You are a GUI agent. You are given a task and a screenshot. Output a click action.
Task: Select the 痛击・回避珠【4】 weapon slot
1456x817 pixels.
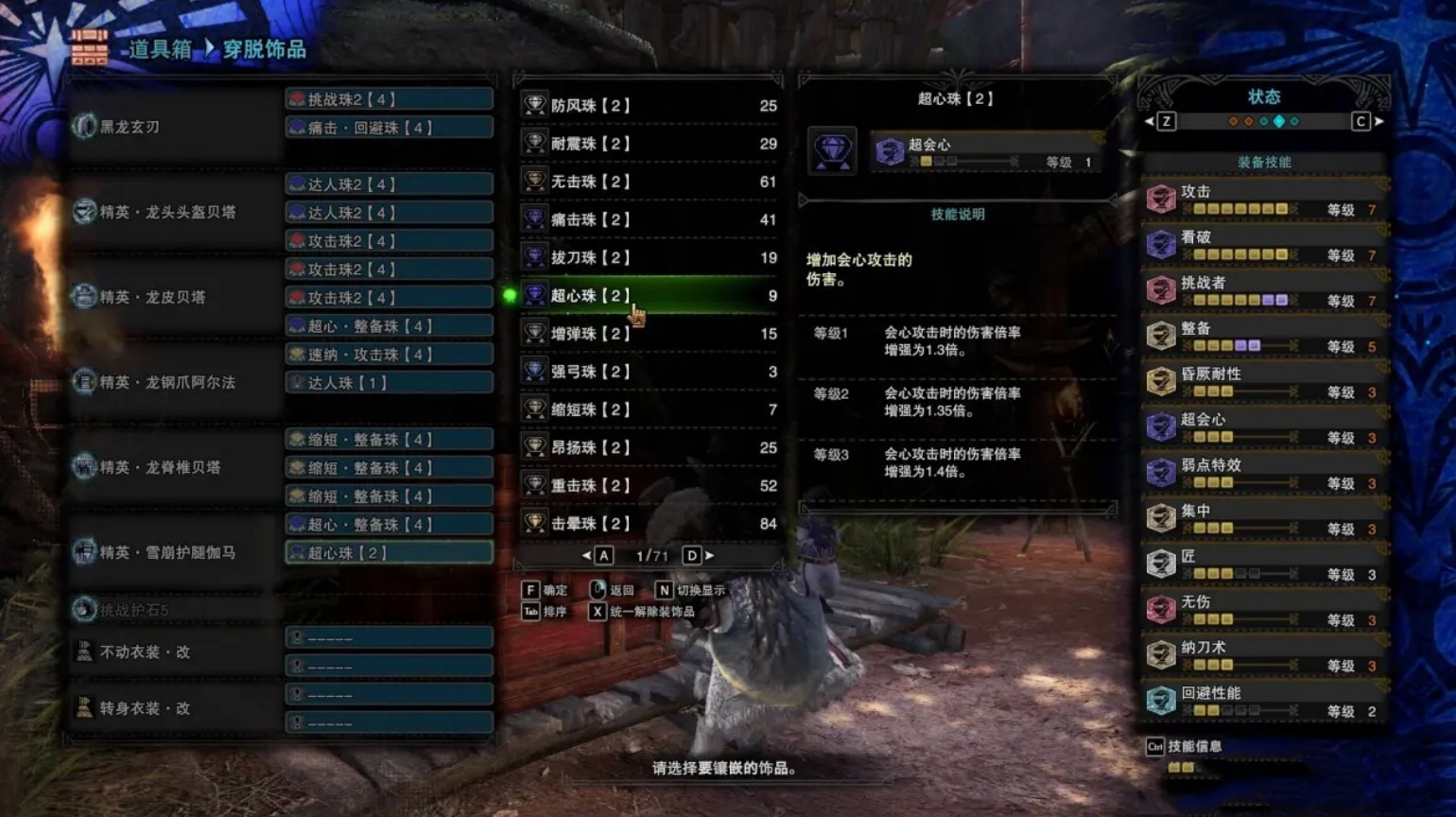pyautogui.click(x=389, y=128)
